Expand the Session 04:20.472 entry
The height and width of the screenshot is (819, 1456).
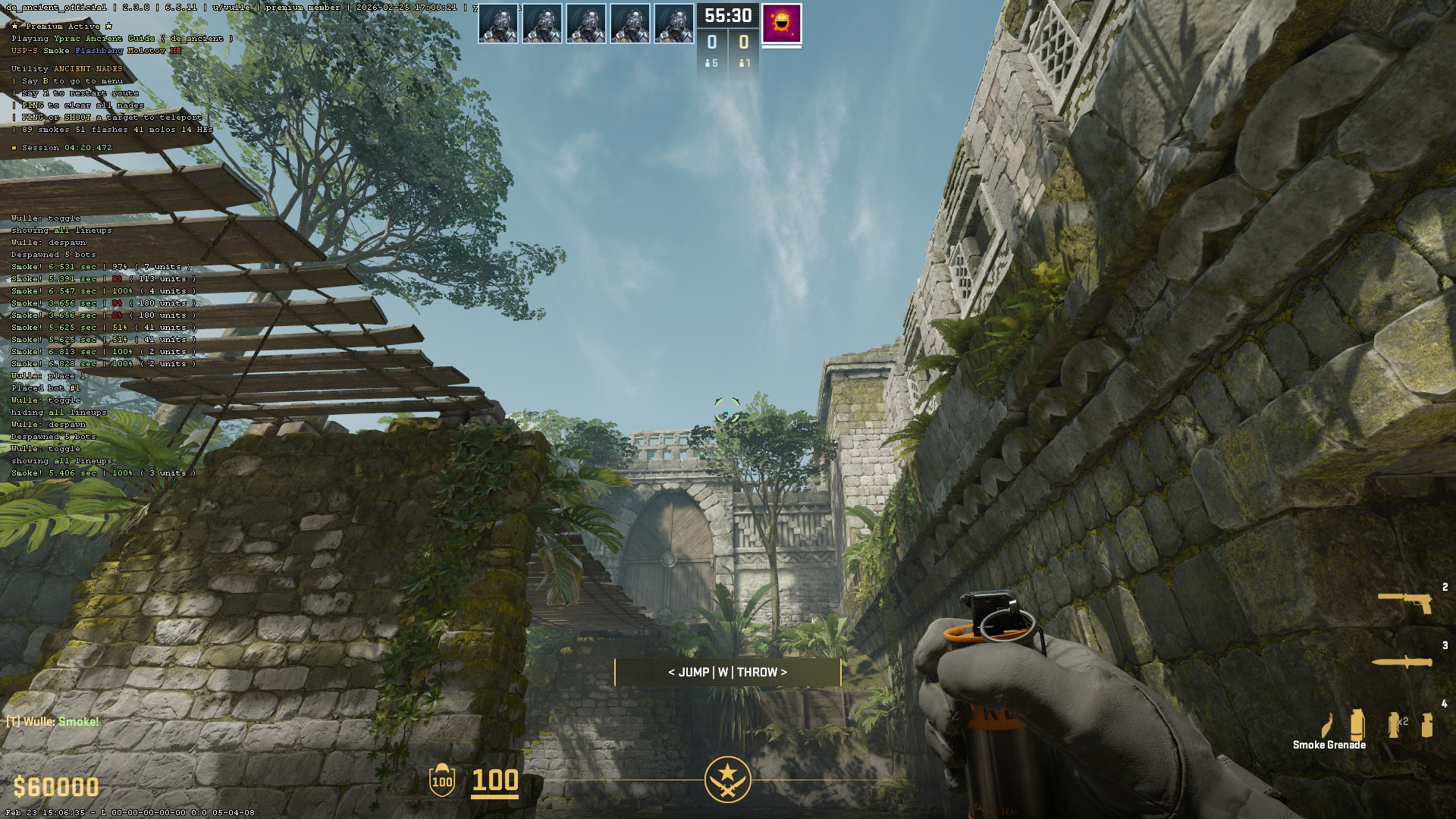coord(63,148)
